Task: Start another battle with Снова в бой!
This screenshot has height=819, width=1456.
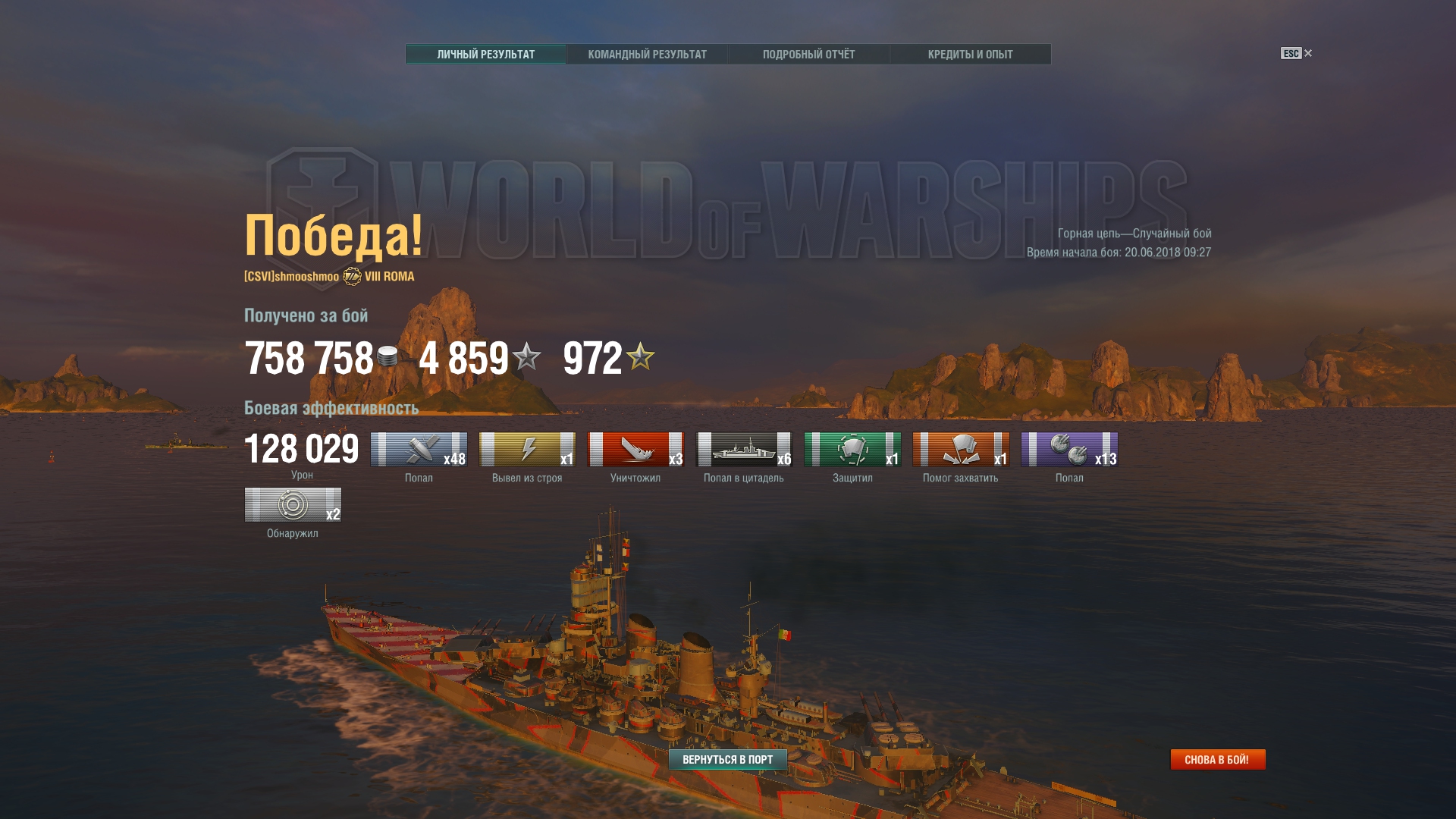Action: 1217,759
